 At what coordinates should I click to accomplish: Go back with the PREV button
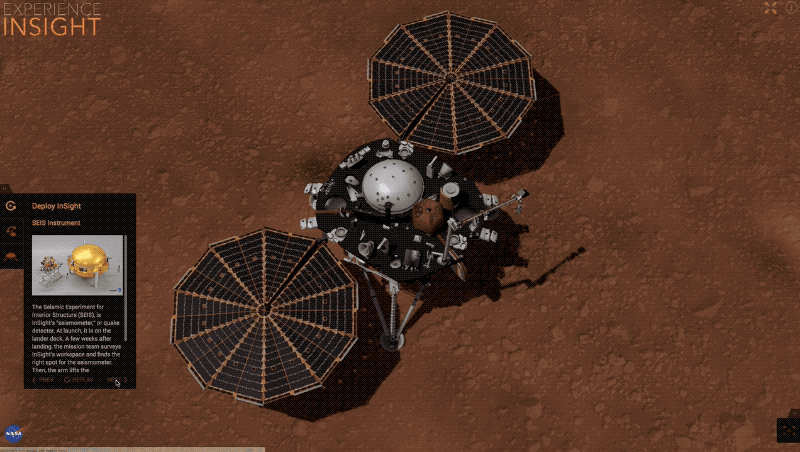coord(43,380)
